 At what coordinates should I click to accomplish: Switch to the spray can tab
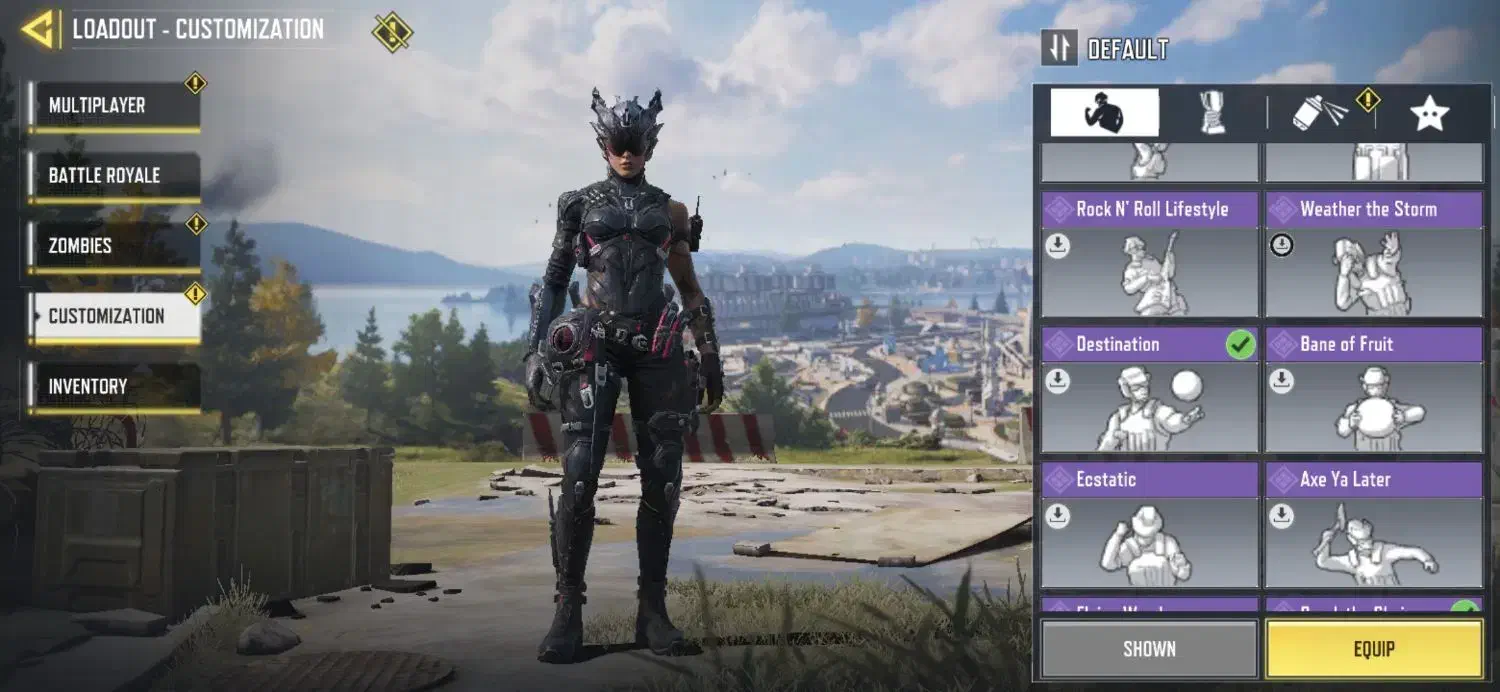1320,113
